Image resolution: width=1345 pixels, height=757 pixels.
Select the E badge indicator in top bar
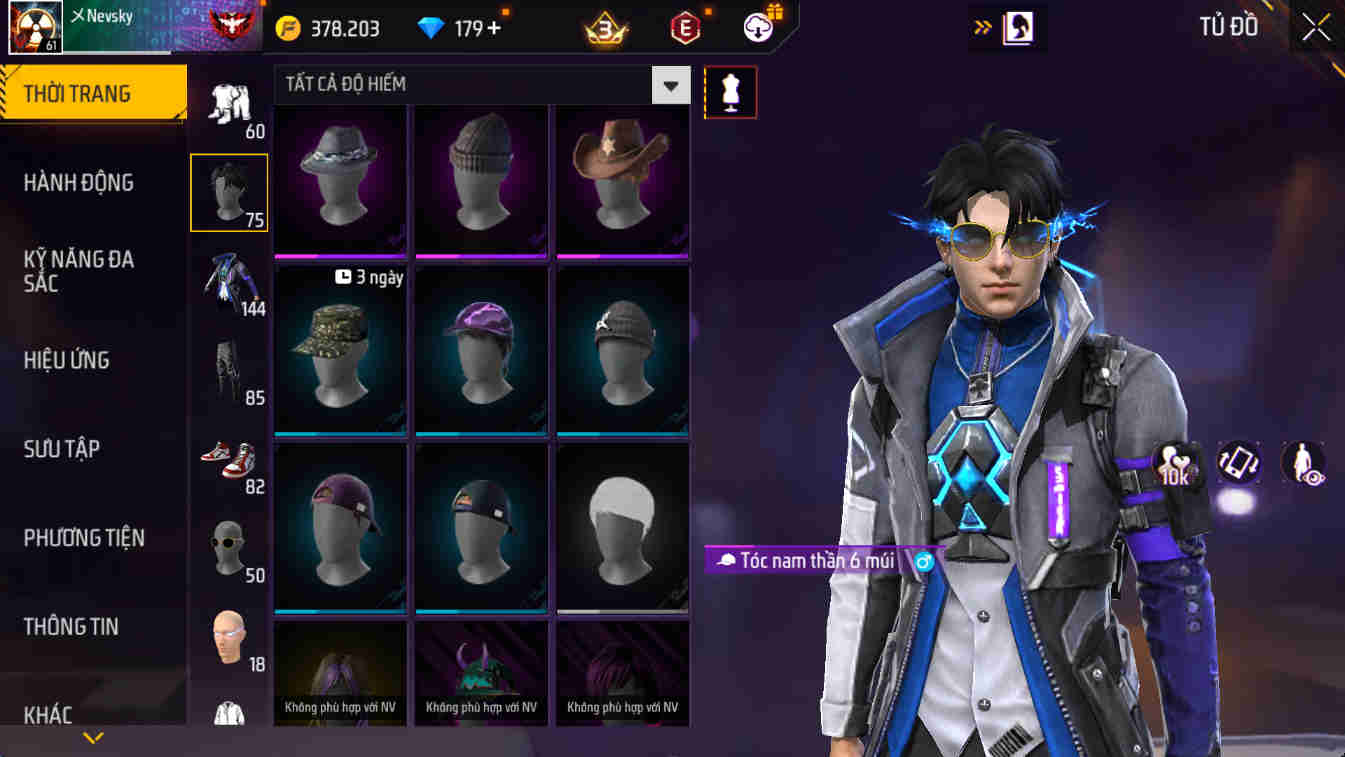point(686,27)
